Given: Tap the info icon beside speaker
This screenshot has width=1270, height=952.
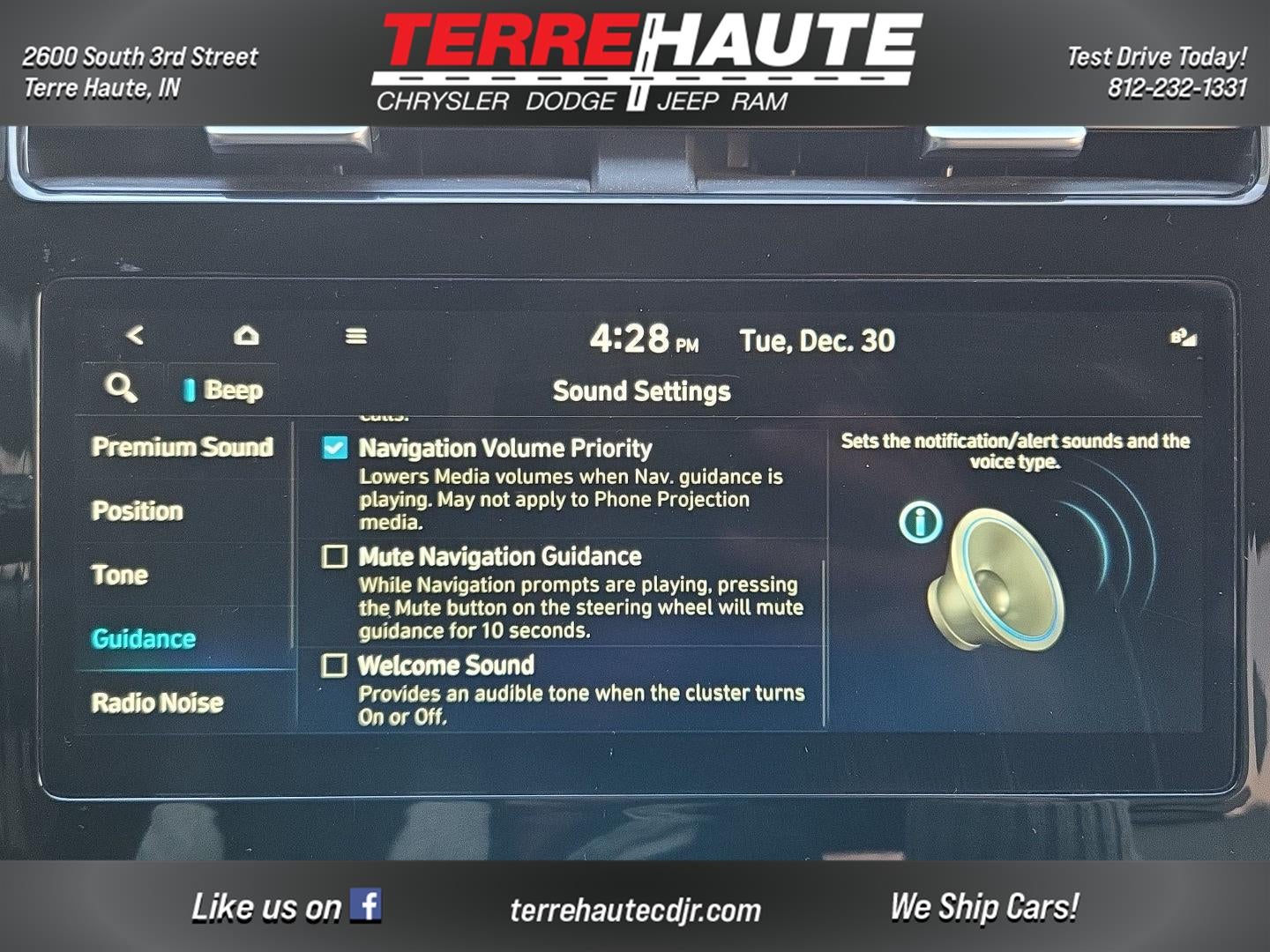Looking at the screenshot, I should pos(920,521).
